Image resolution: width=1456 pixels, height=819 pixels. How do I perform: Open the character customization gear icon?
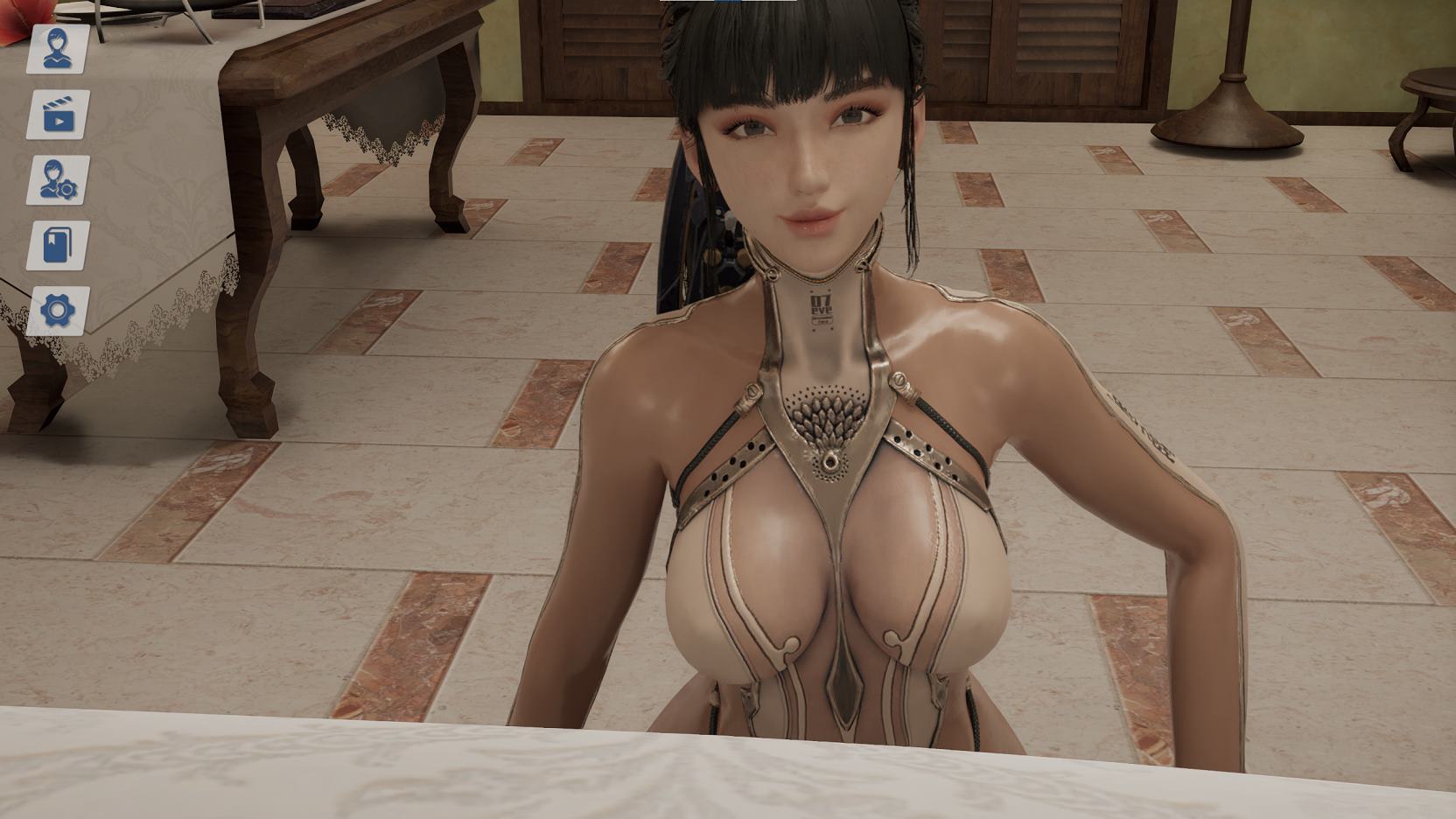(58, 180)
